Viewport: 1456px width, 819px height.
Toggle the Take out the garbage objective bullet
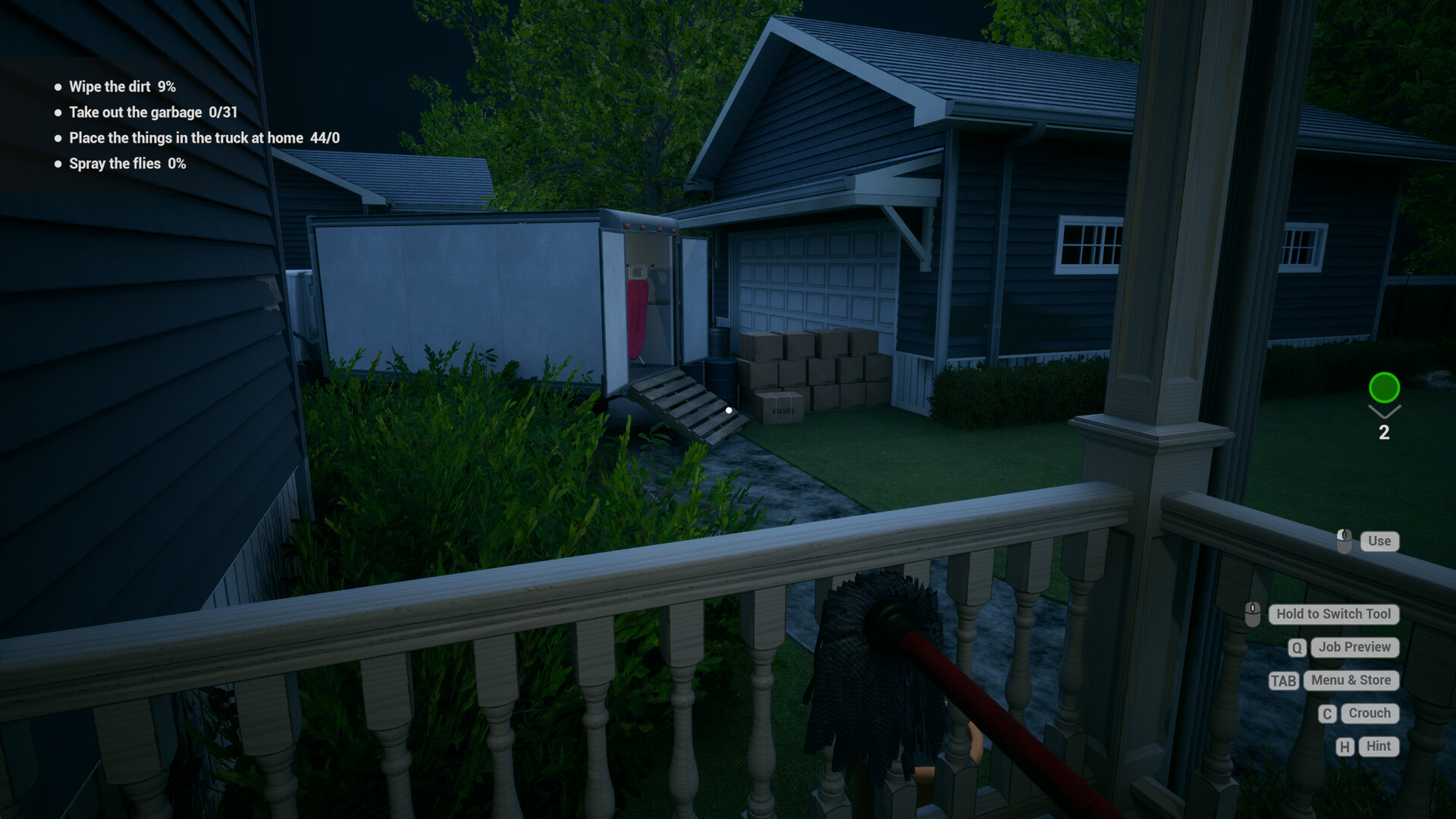(x=57, y=112)
